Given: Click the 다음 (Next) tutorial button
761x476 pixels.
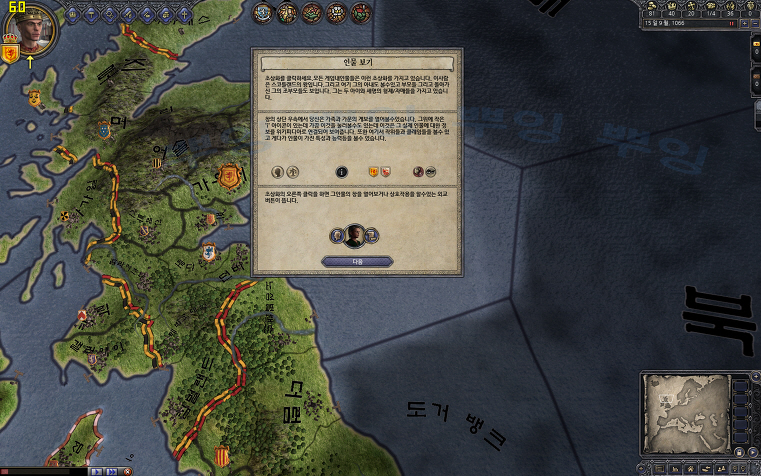Looking at the screenshot, I should pyautogui.click(x=357, y=261).
